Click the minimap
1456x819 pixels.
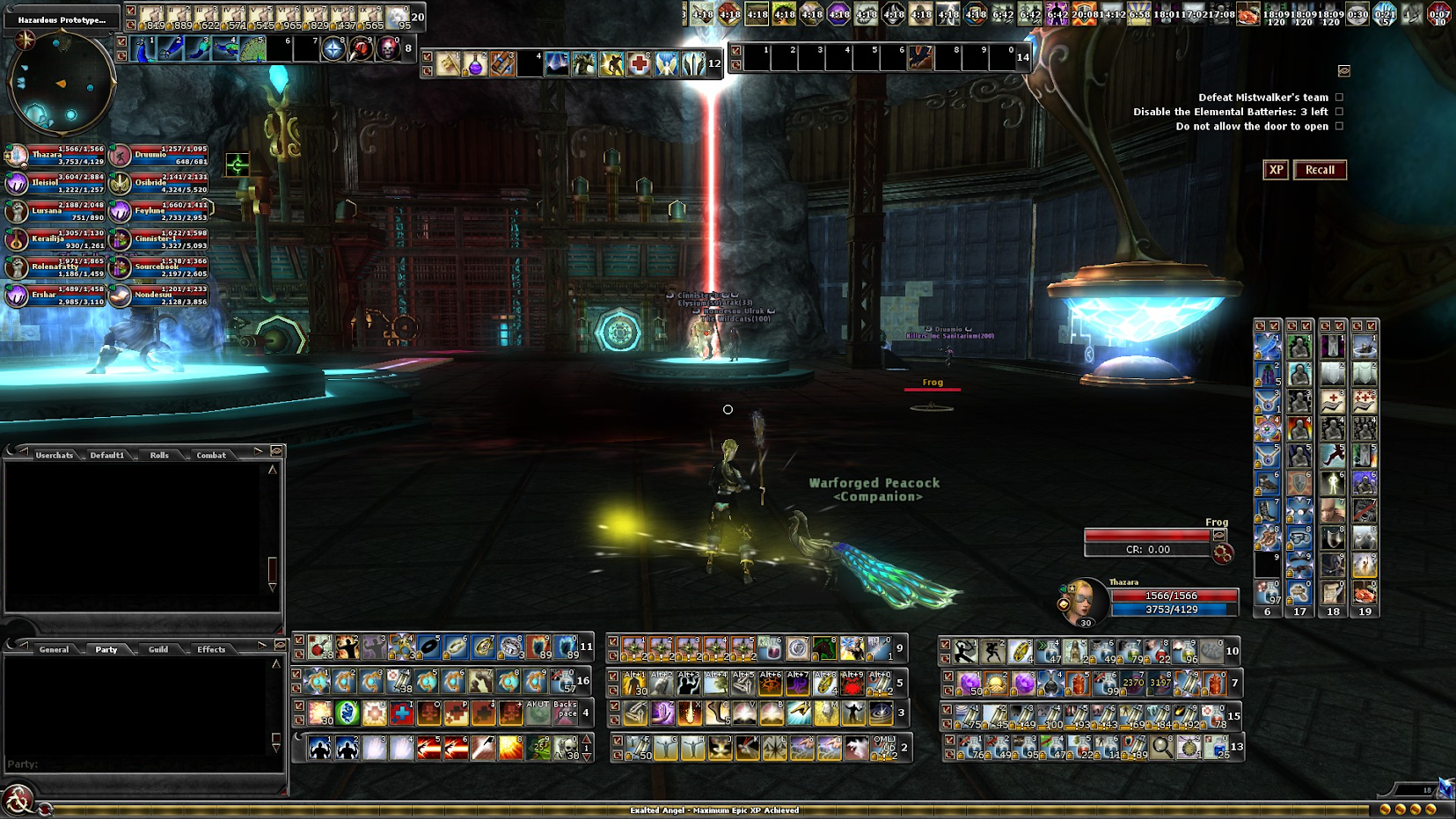click(62, 82)
